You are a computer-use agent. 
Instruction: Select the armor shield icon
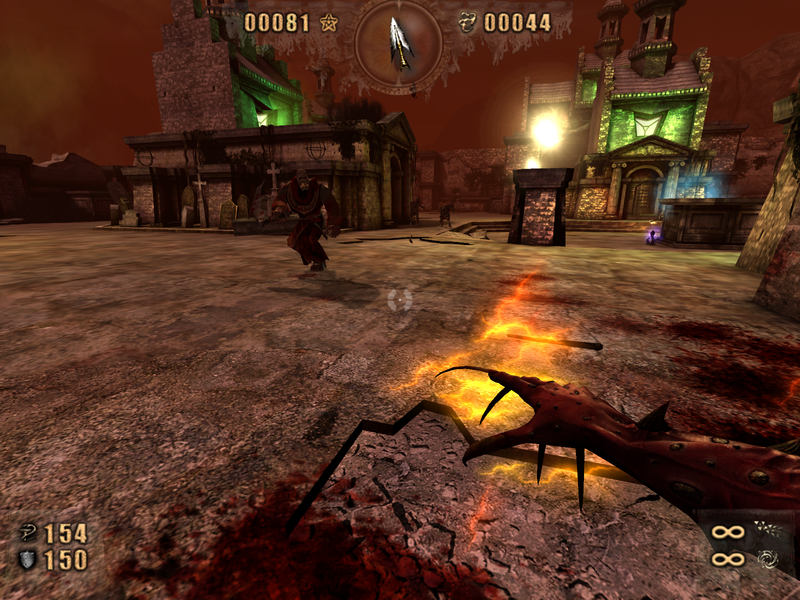point(28,559)
